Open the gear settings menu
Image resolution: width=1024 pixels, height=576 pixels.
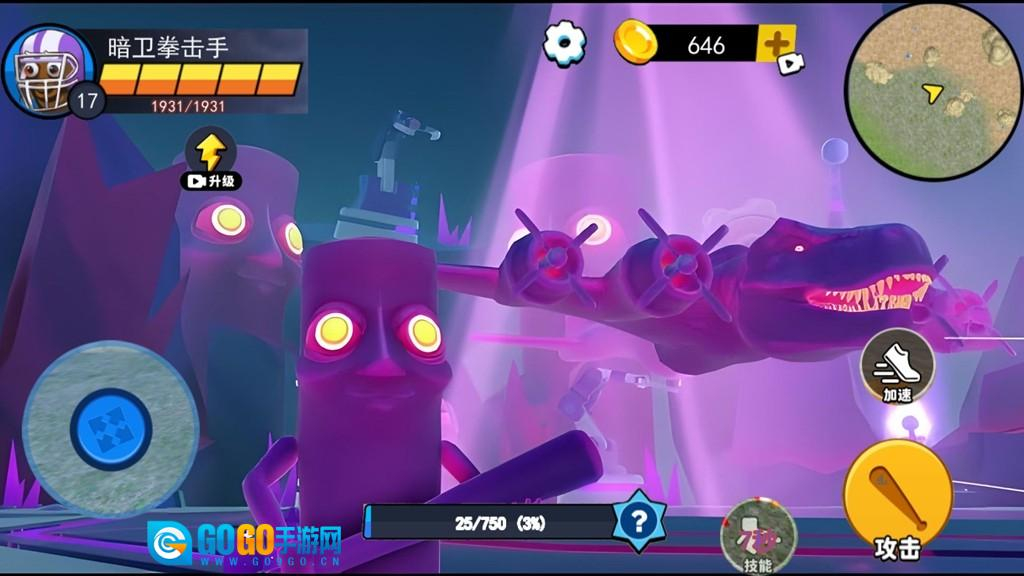click(x=565, y=42)
